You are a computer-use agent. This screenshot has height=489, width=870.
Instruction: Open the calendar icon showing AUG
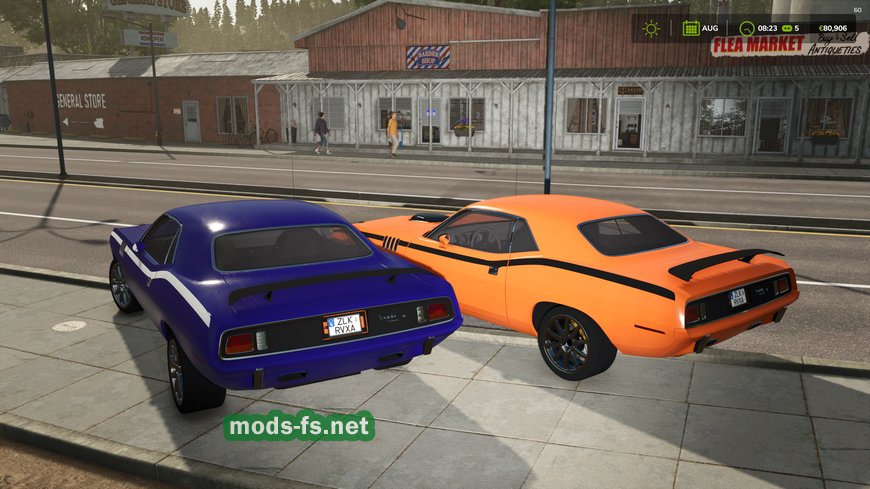click(691, 29)
